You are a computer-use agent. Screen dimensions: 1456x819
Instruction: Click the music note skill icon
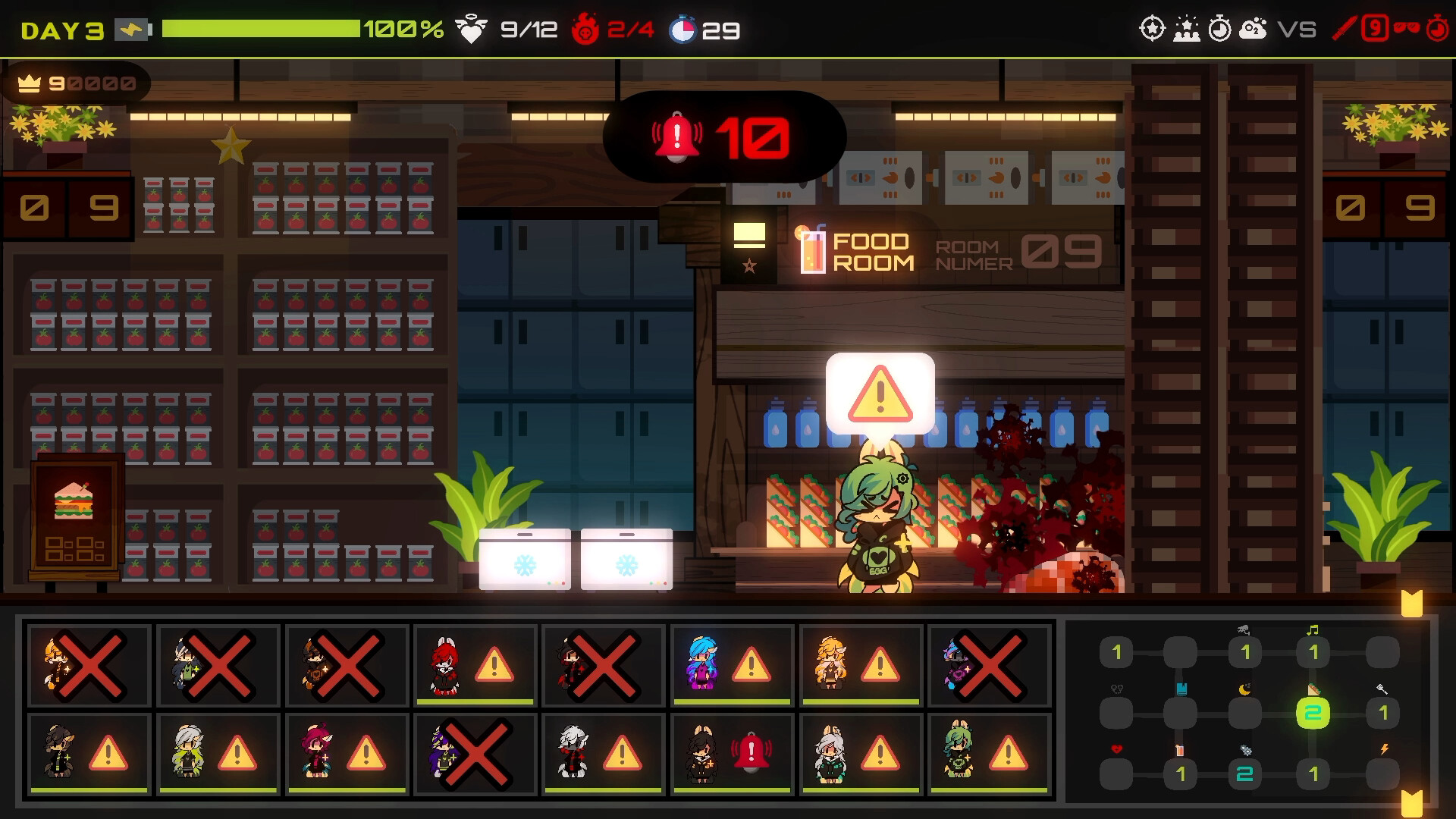(x=1312, y=631)
